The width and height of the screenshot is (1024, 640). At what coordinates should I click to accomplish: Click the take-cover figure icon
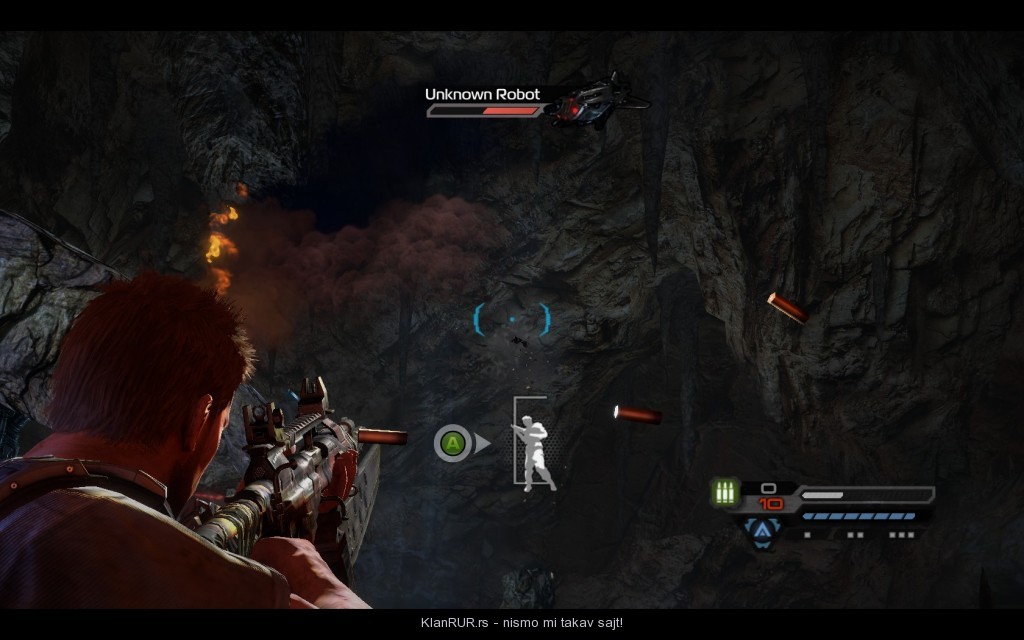coord(535,445)
